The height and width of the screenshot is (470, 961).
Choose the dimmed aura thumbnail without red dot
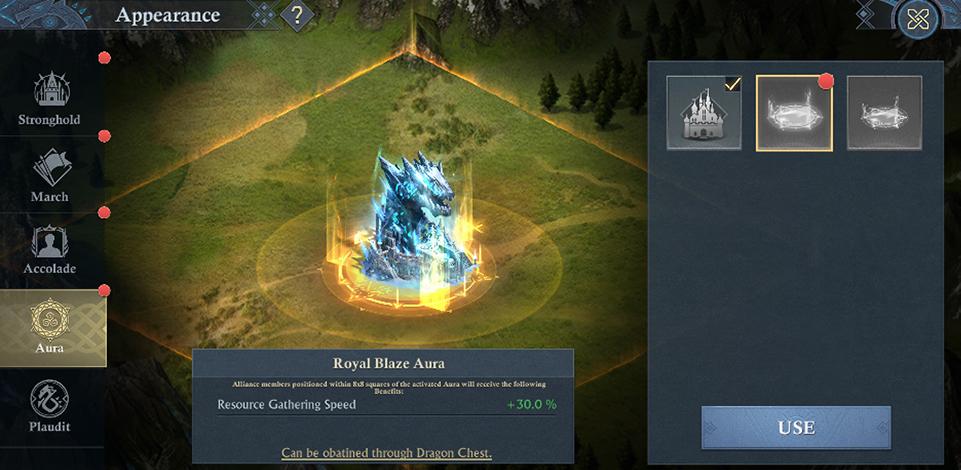[884, 113]
